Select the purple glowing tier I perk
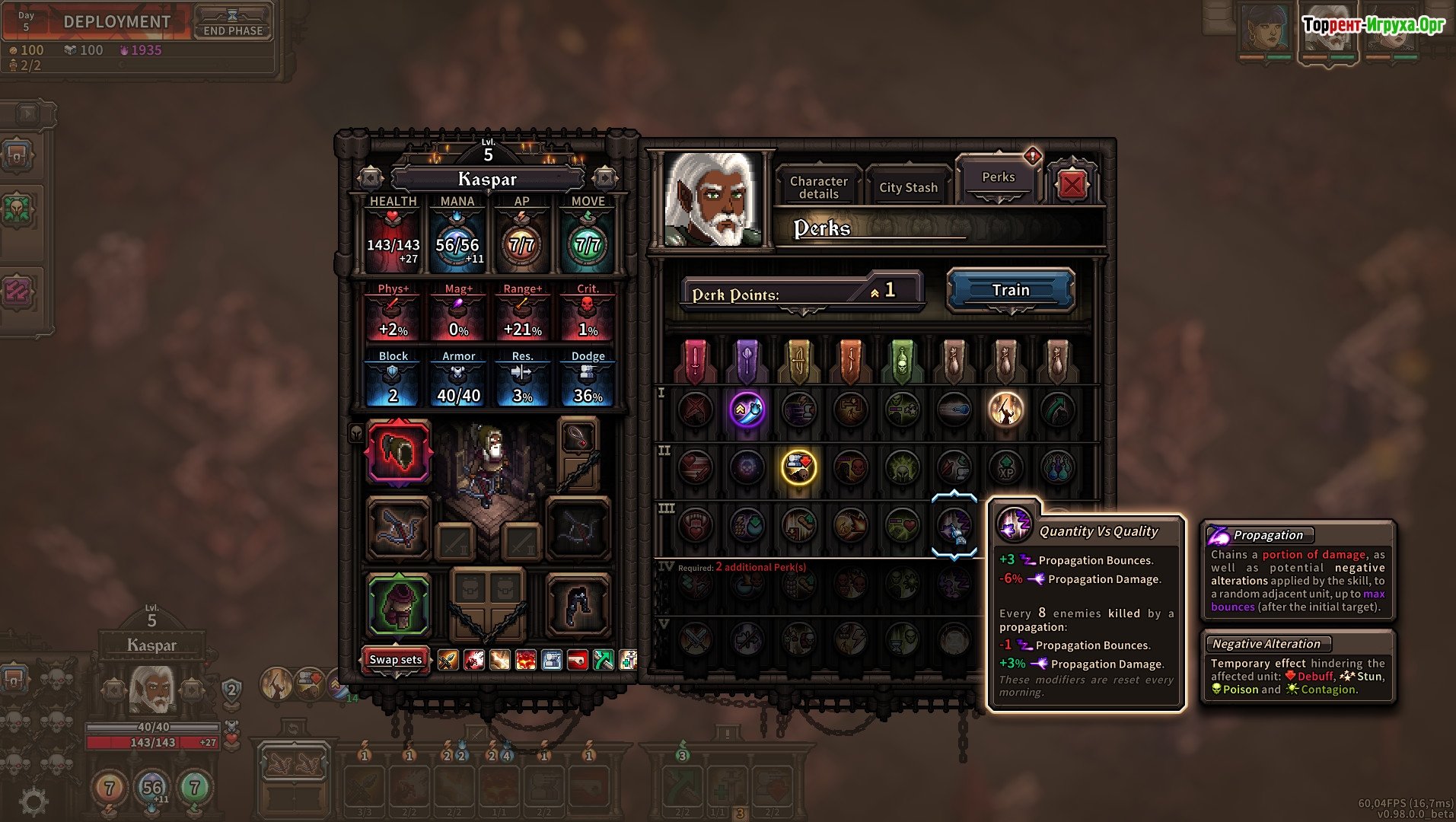The height and width of the screenshot is (822, 1456). (747, 409)
